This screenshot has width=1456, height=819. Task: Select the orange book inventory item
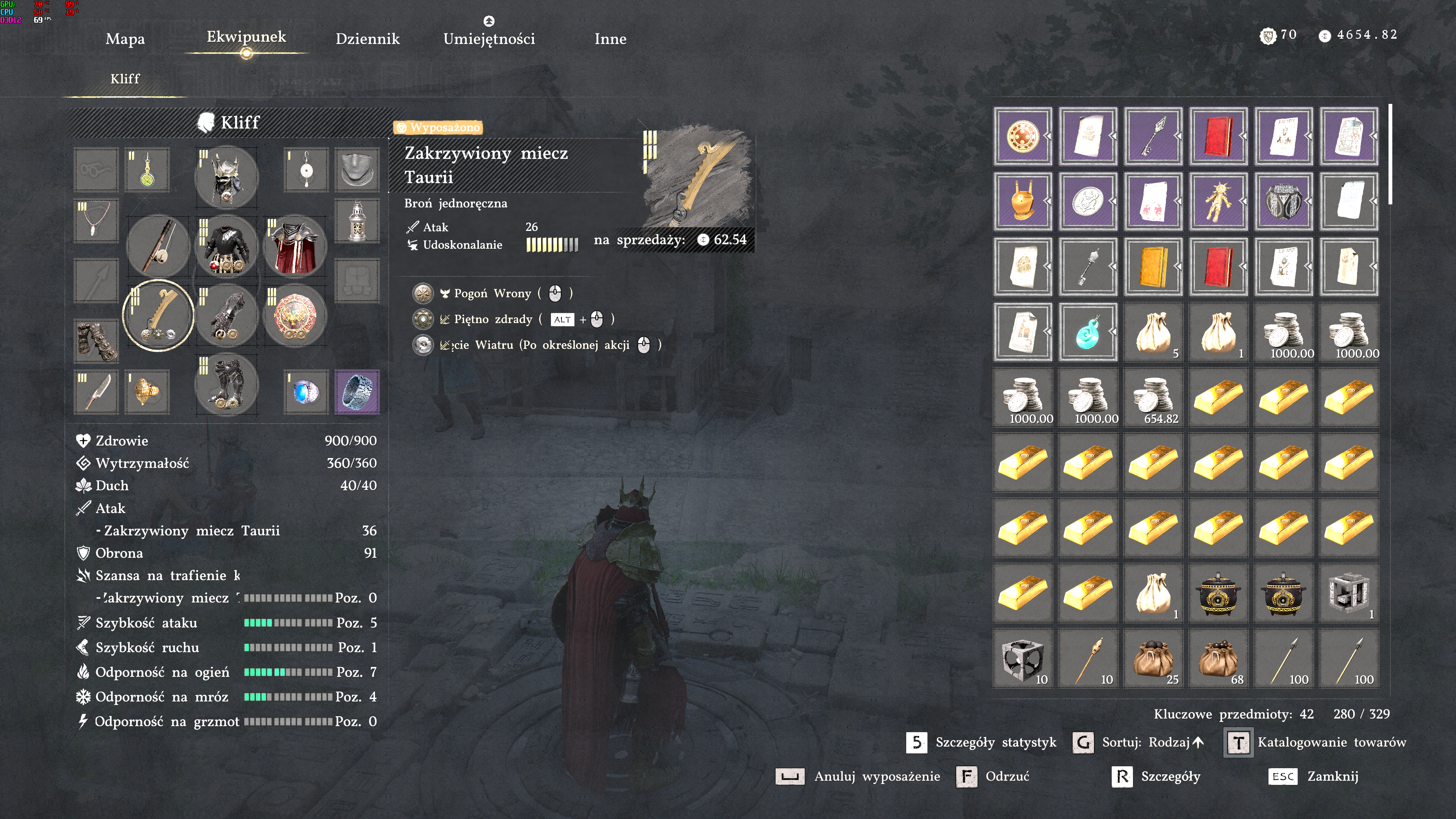tap(1153, 267)
